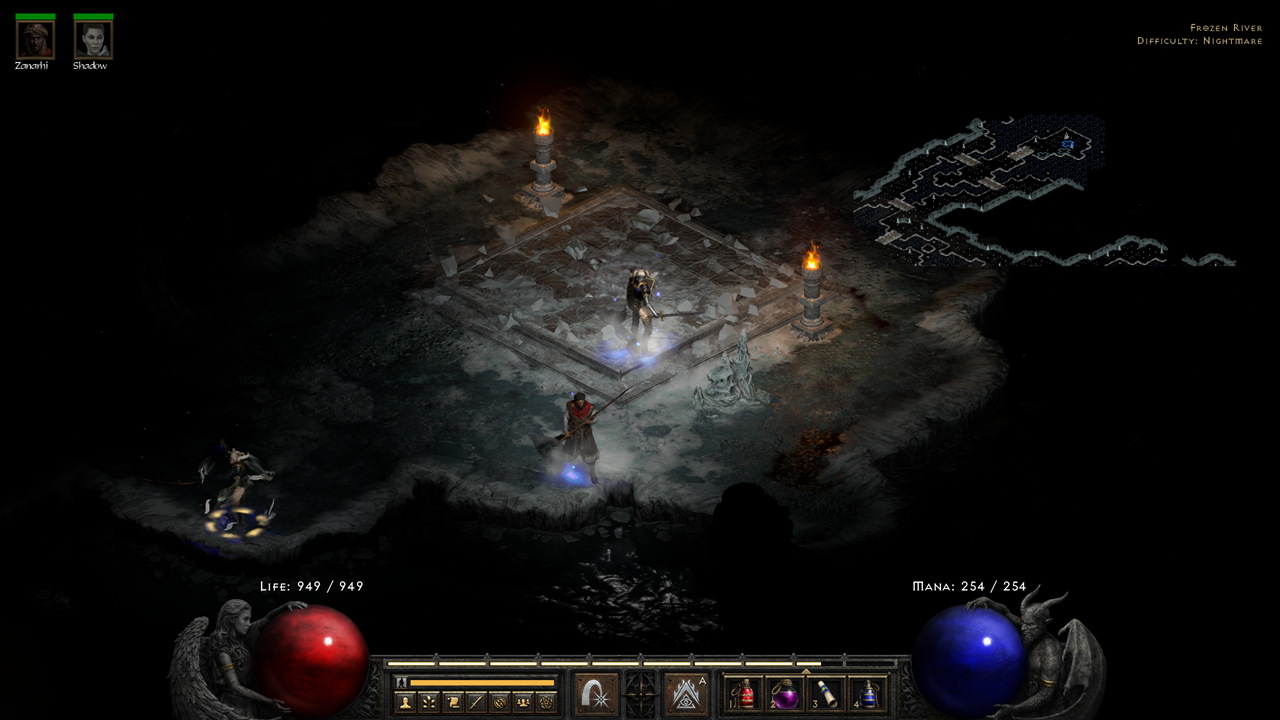Use the red healing potion in belt slot 1

[745, 694]
